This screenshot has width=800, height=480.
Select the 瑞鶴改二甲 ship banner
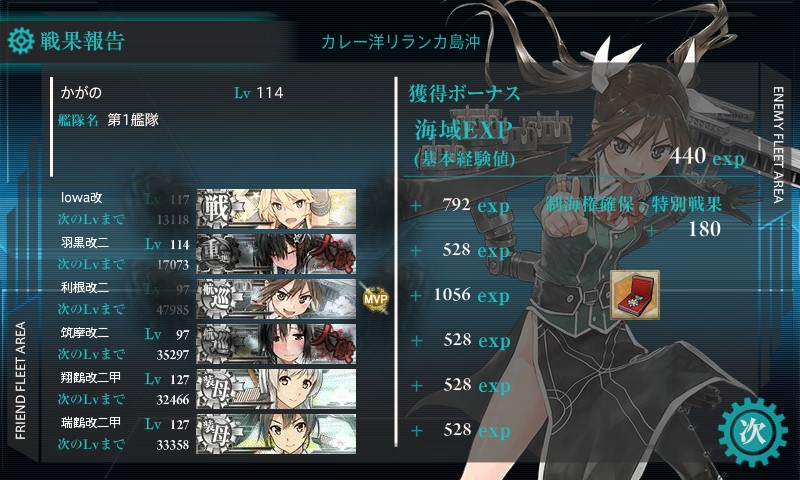(x=276, y=431)
